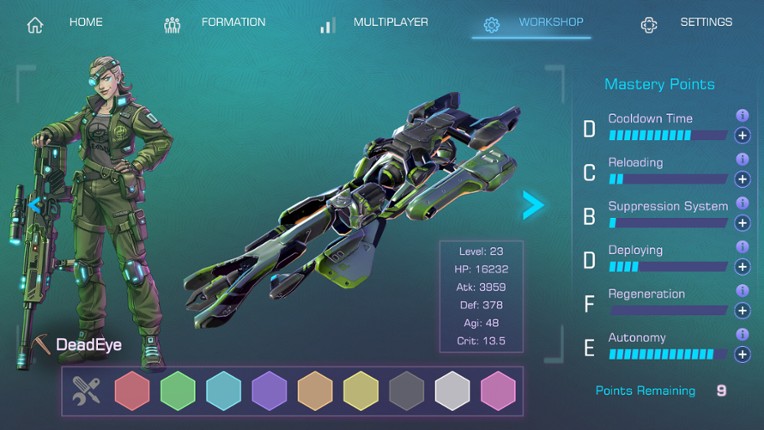Apply the purple hexagon color

pos(269,391)
